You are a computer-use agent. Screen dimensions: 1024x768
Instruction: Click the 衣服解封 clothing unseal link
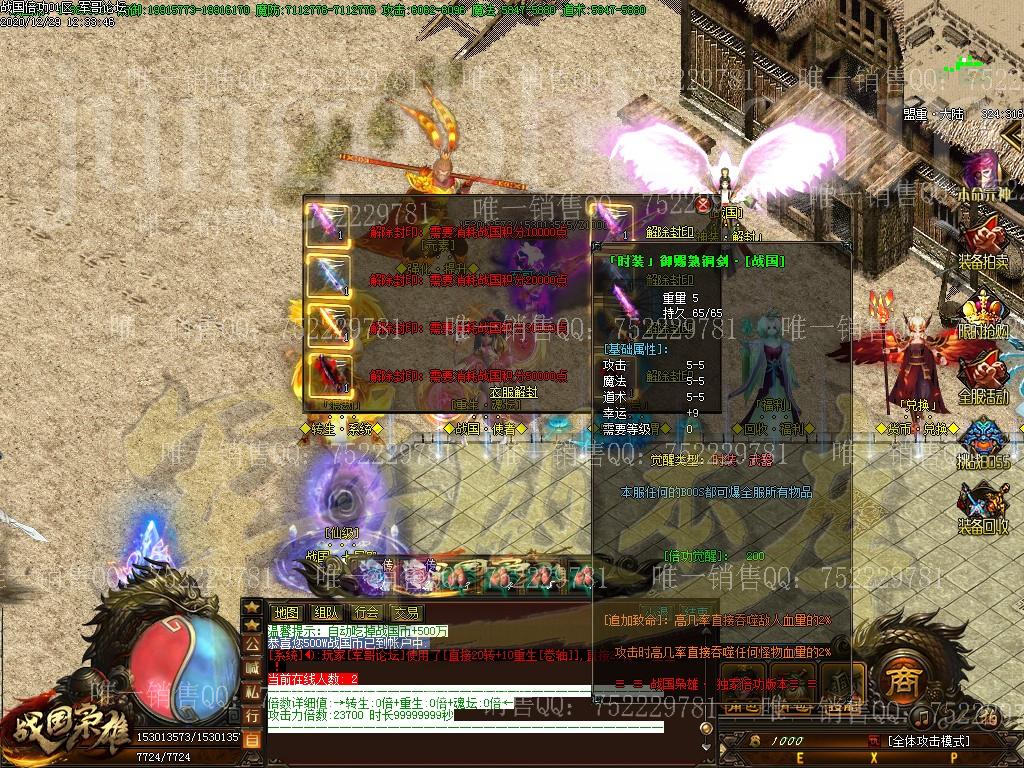click(513, 393)
